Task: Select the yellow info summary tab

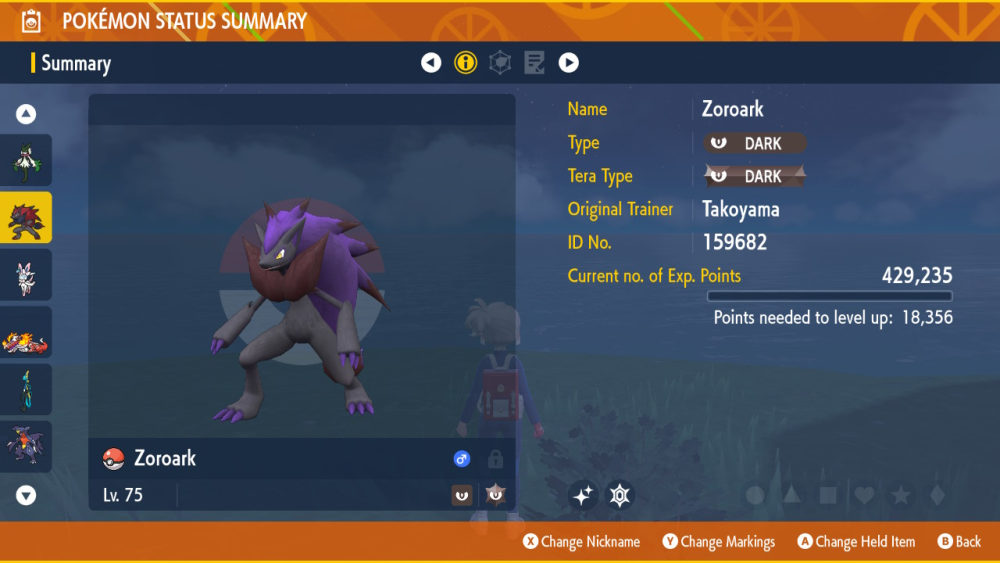Action: pyautogui.click(x=466, y=63)
